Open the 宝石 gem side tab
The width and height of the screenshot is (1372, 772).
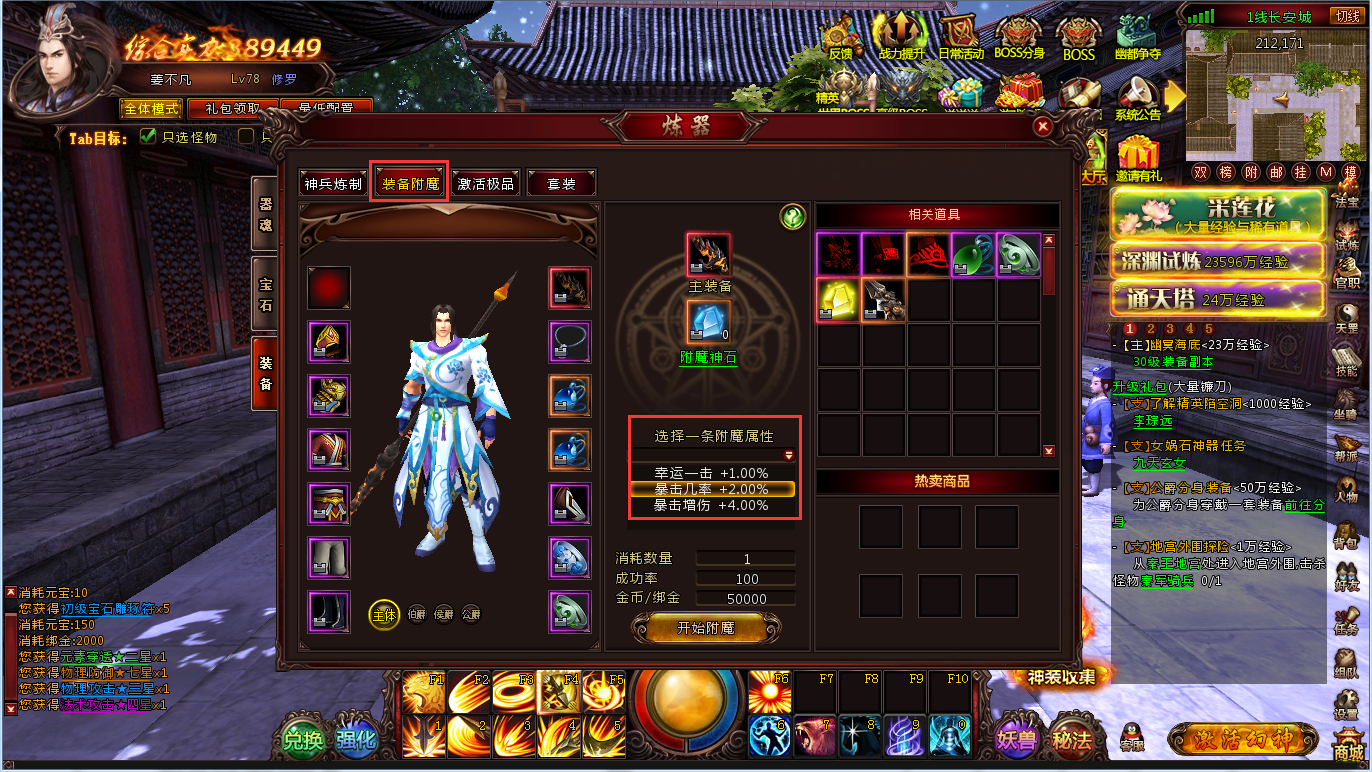265,295
